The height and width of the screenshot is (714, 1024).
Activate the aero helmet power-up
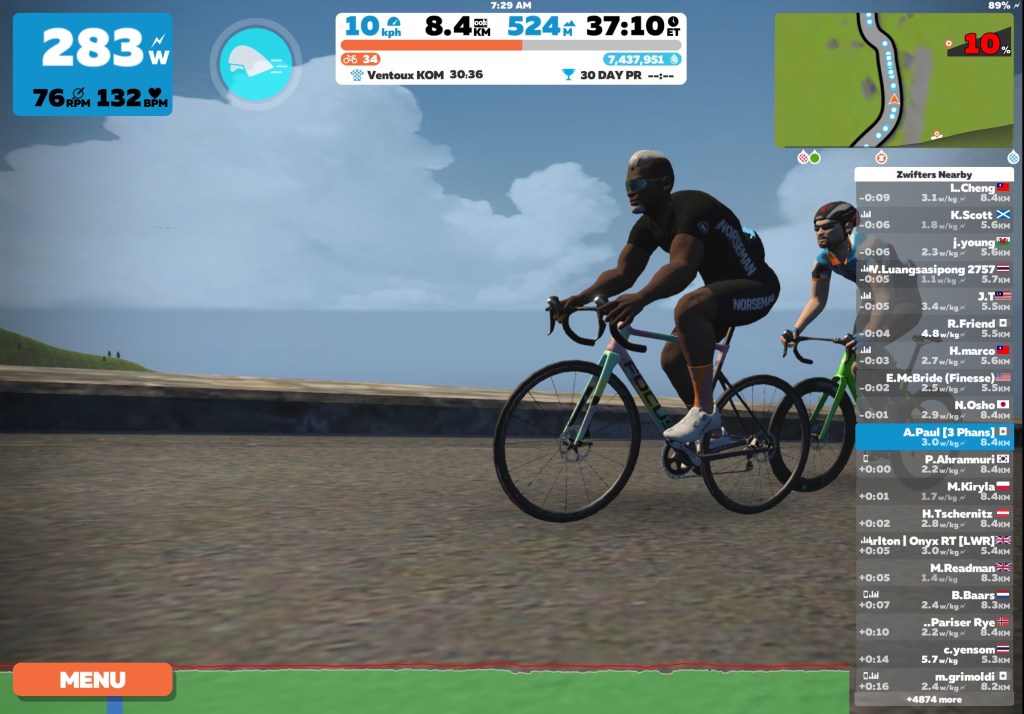tap(255, 64)
